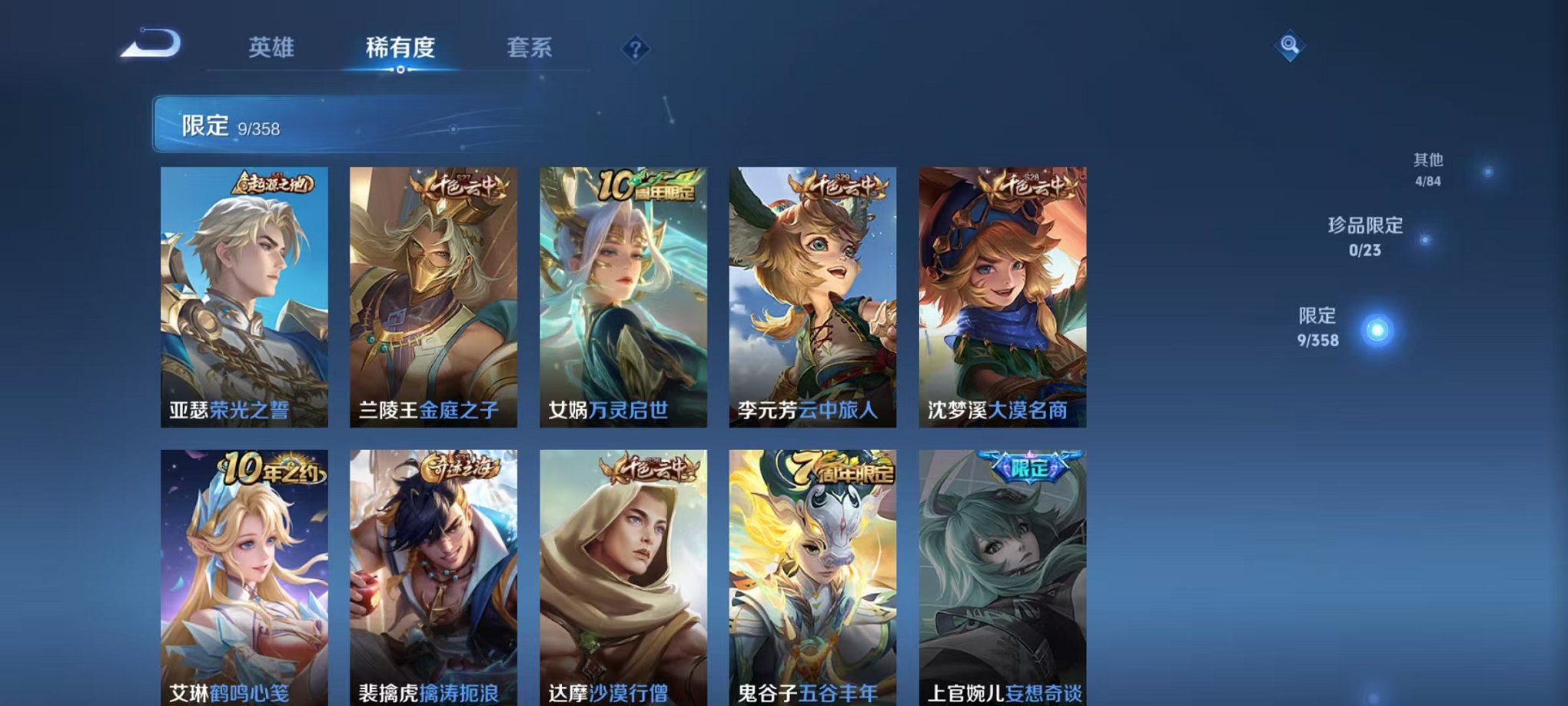Switch to the 英雄 tab

tap(271, 48)
